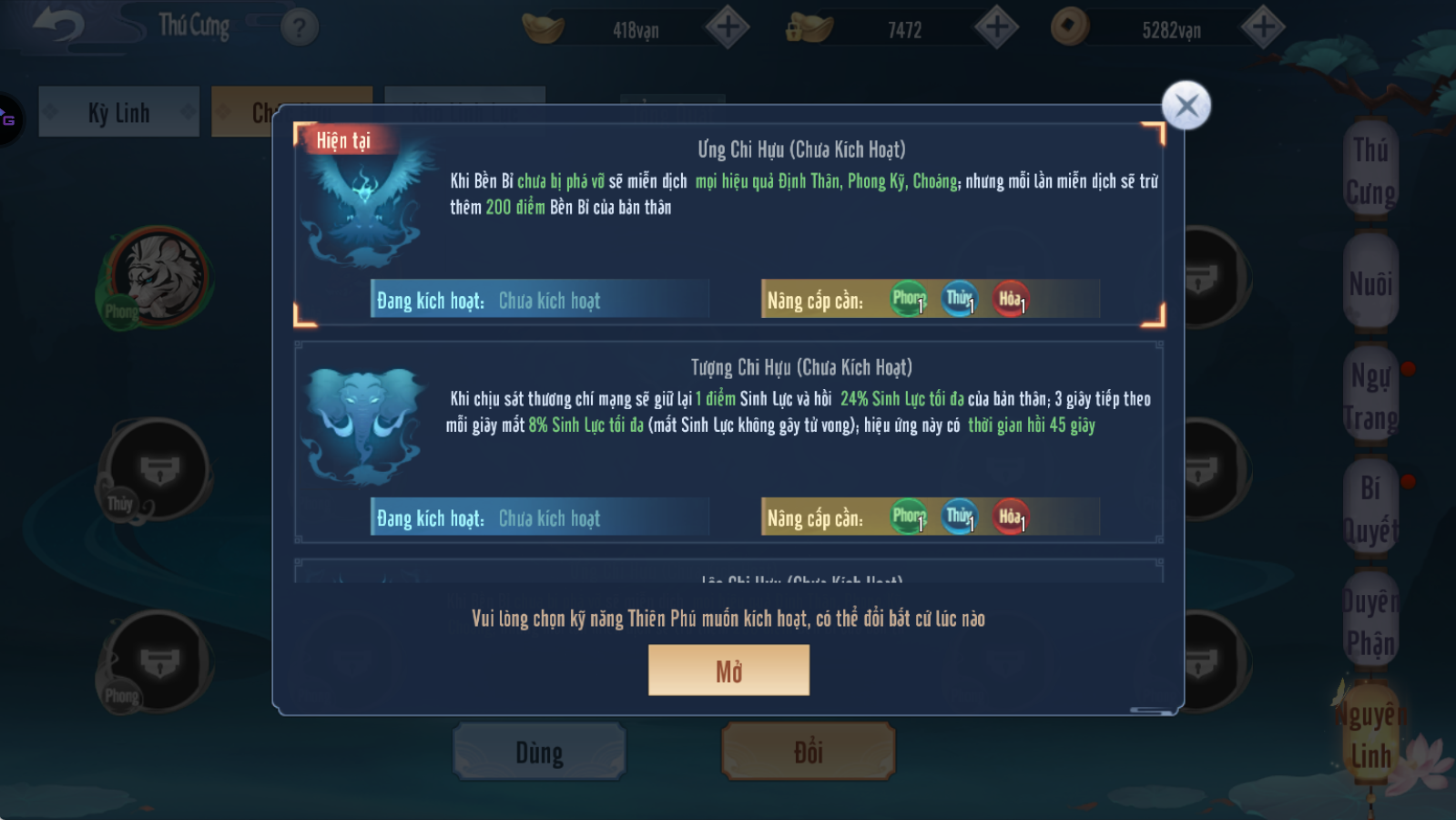Screen dimensions: 1456x820
Task: Add bound ingots via plus button
Action: (996, 27)
